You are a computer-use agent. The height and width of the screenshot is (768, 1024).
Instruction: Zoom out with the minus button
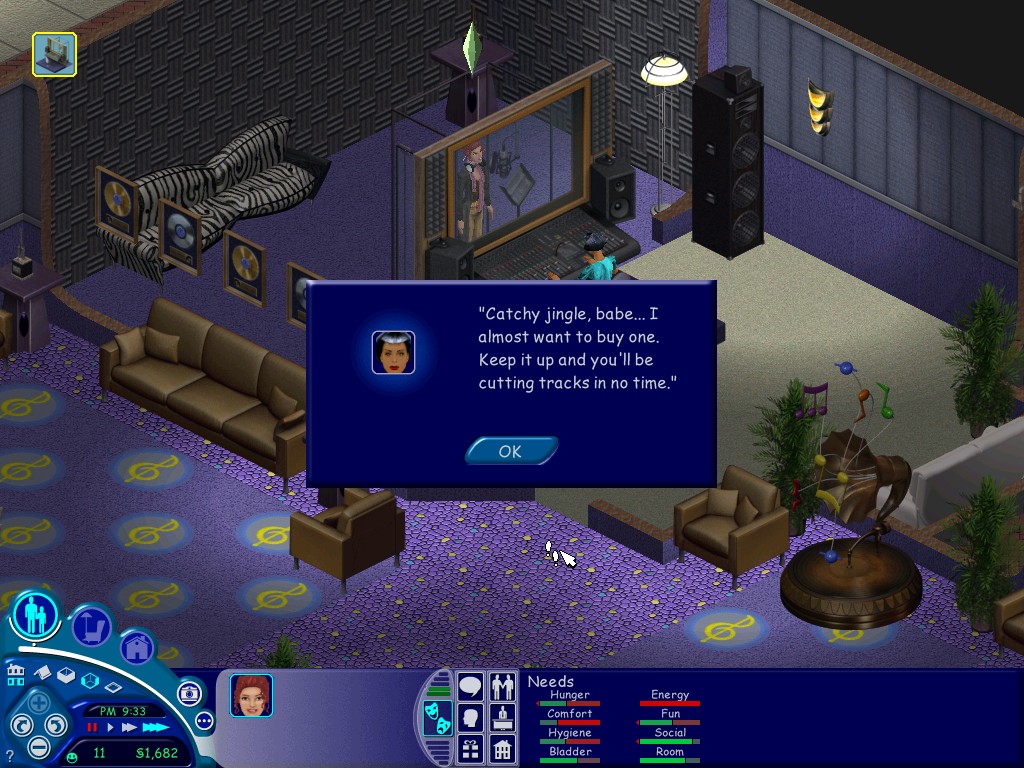pyautogui.click(x=38, y=746)
